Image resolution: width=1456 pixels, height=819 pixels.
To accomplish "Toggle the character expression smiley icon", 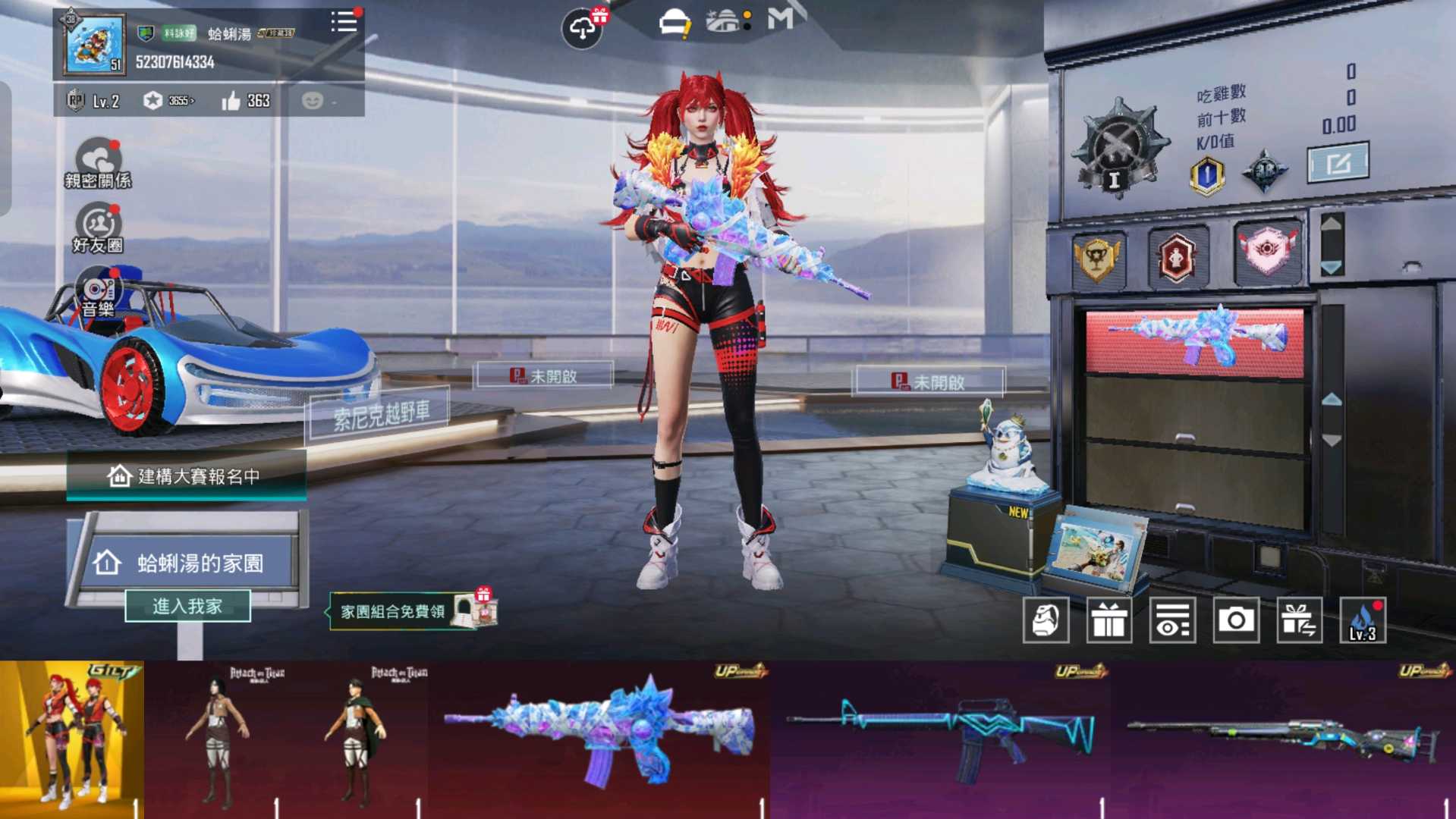I will coord(313,99).
